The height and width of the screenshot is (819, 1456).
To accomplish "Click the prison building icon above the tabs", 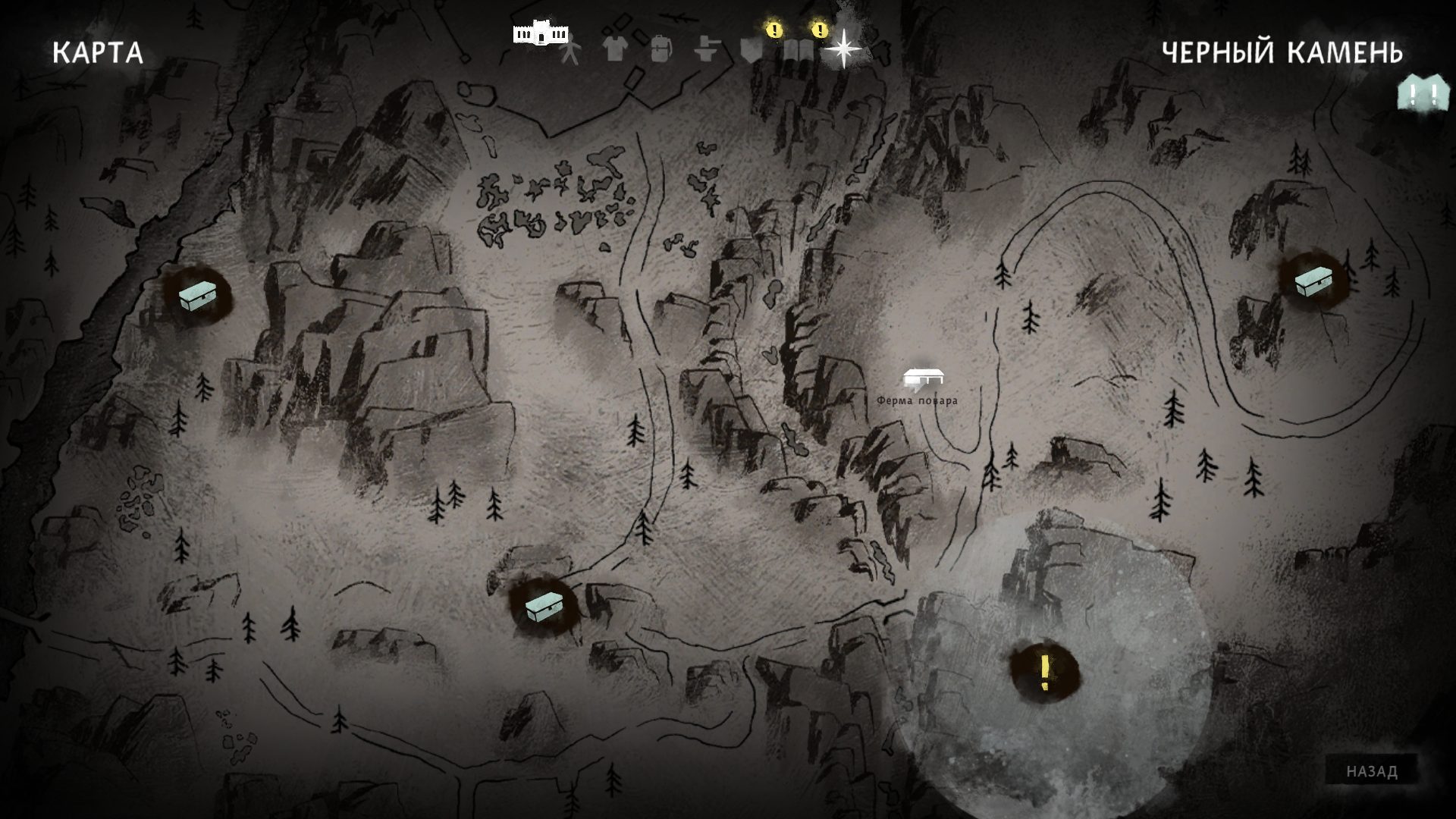I will coord(540,32).
